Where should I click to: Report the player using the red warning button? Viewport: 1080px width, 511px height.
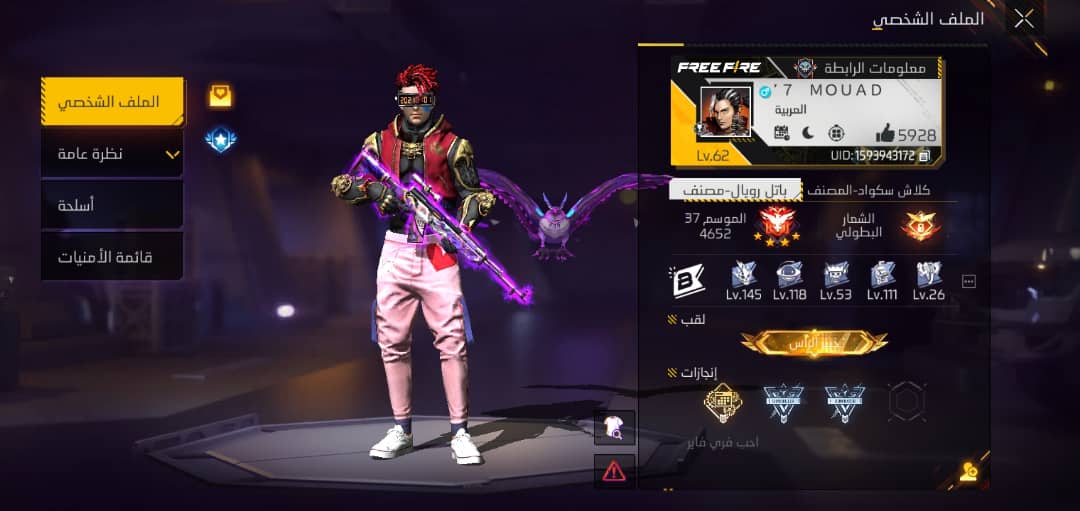pyautogui.click(x=614, y=469)
